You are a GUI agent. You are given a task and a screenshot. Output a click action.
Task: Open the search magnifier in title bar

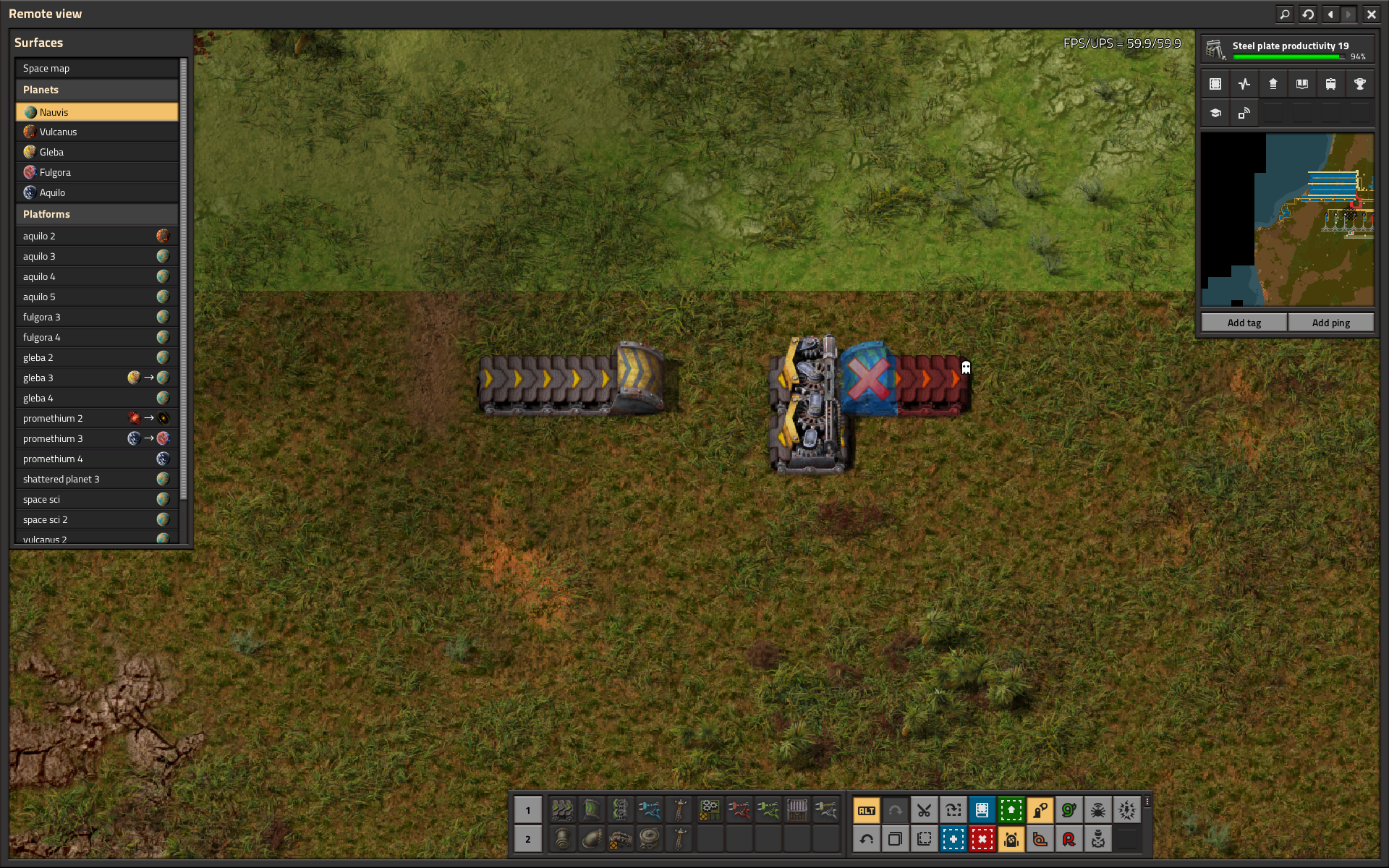(x=1284, y=14)
